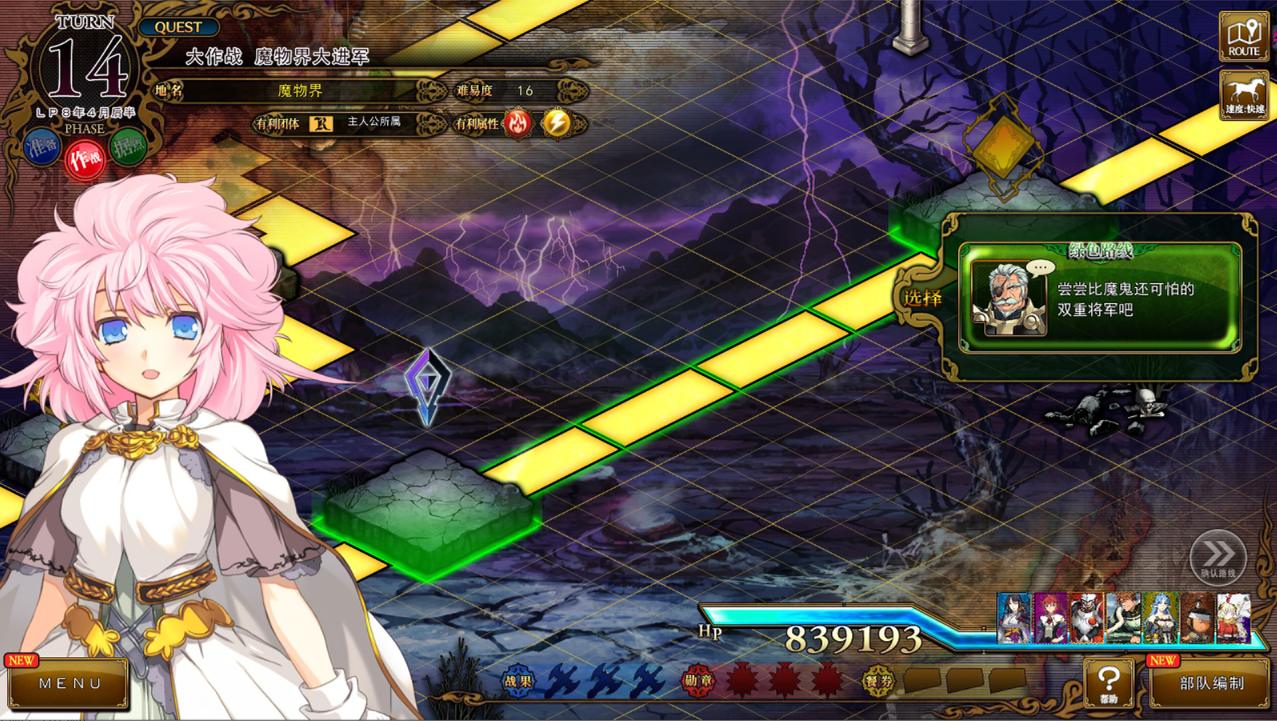Toggle the horse speed setting button
Image resolution: width=1277 pixels, height=721 pixels.
[x=1243, y=95]
